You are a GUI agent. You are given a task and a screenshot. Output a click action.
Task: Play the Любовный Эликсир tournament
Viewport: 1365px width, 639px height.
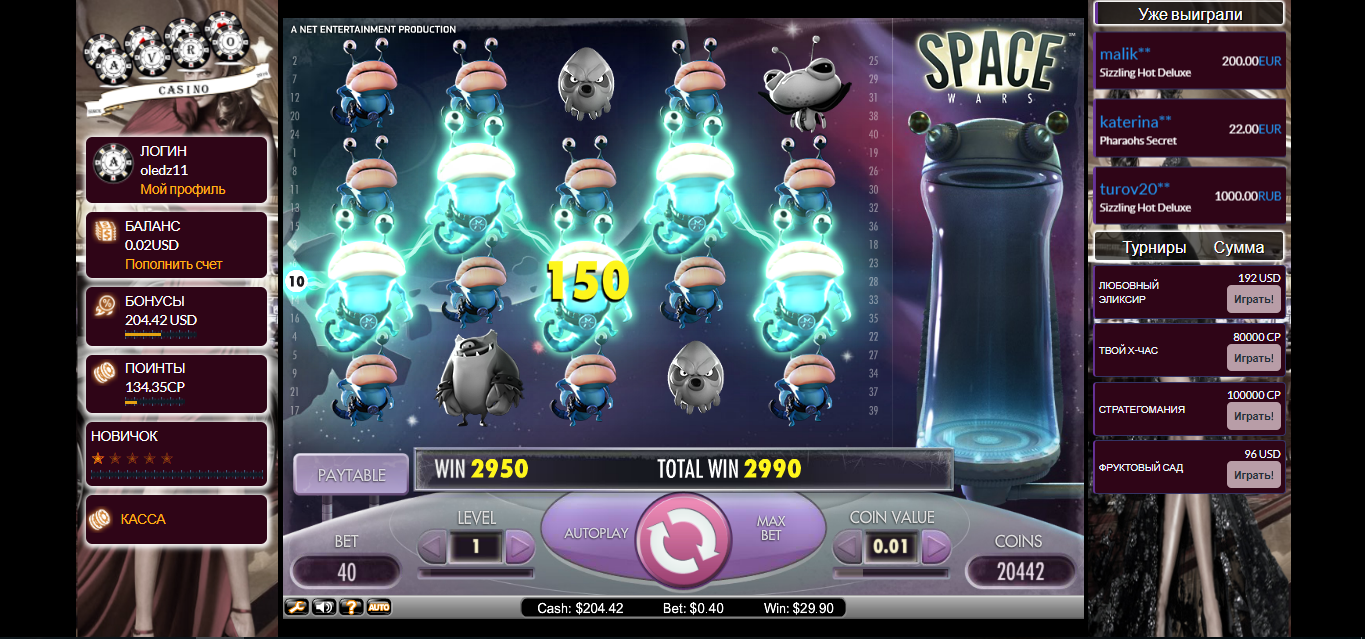tap(1253, 299)
